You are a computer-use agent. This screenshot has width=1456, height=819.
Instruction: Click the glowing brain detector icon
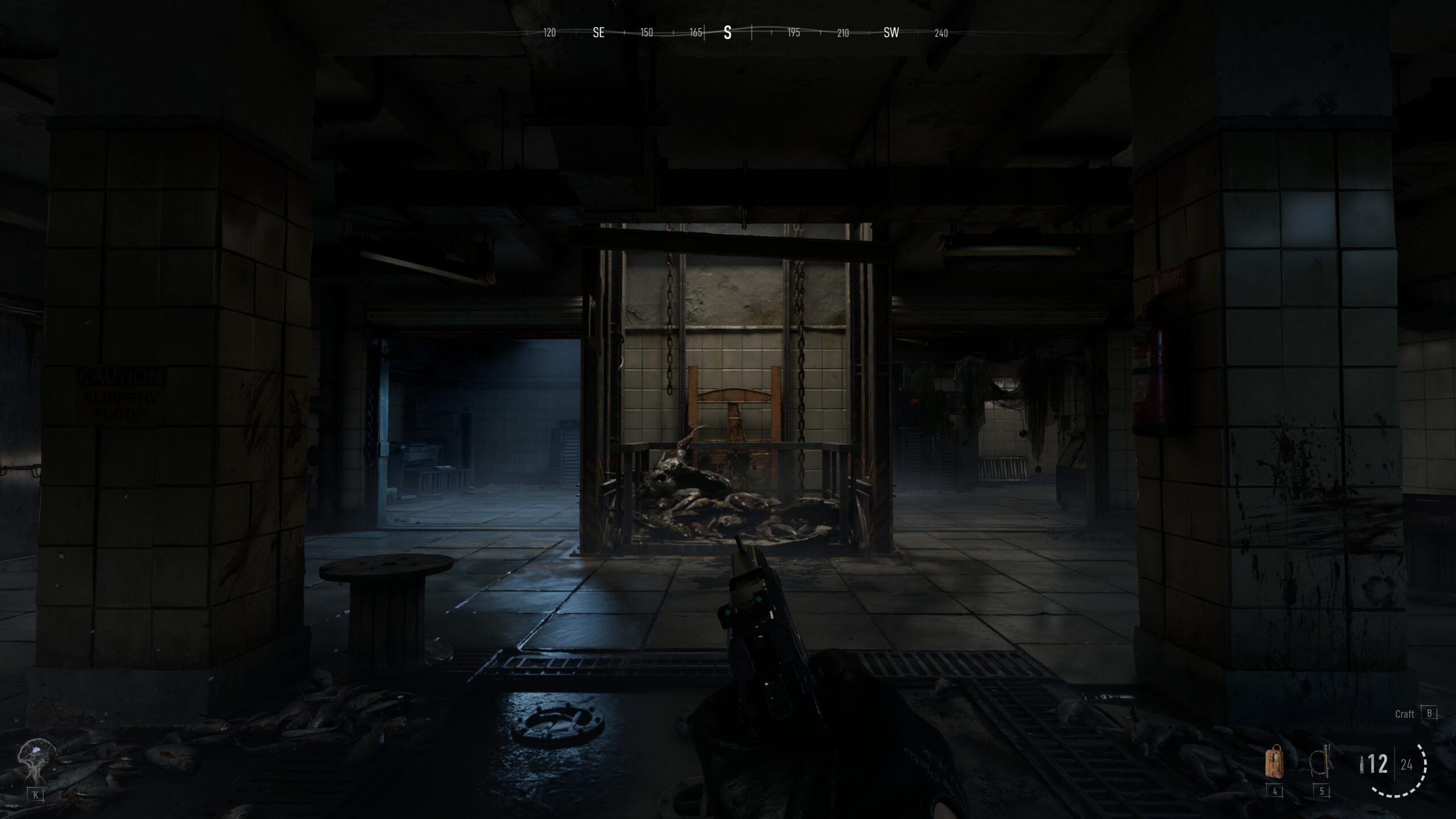coord(36,752)
